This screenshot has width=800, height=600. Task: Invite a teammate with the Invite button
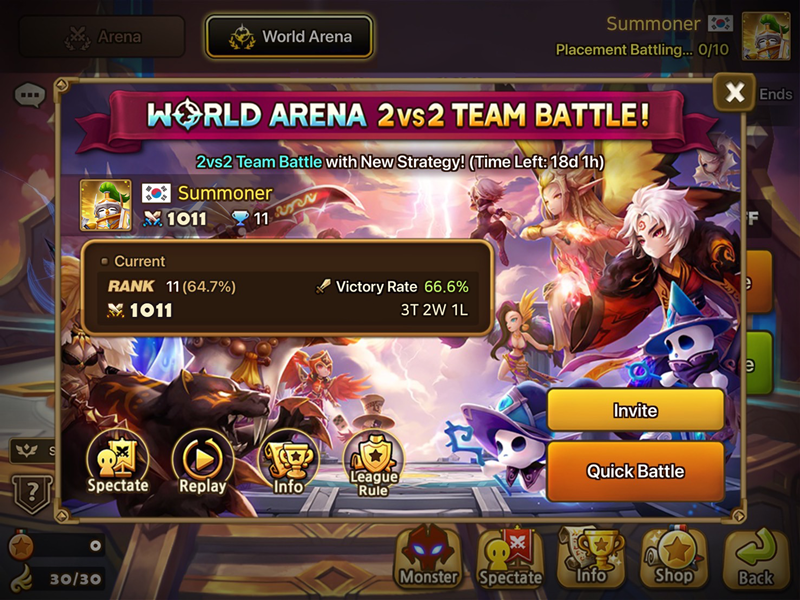tap(635, 410)
